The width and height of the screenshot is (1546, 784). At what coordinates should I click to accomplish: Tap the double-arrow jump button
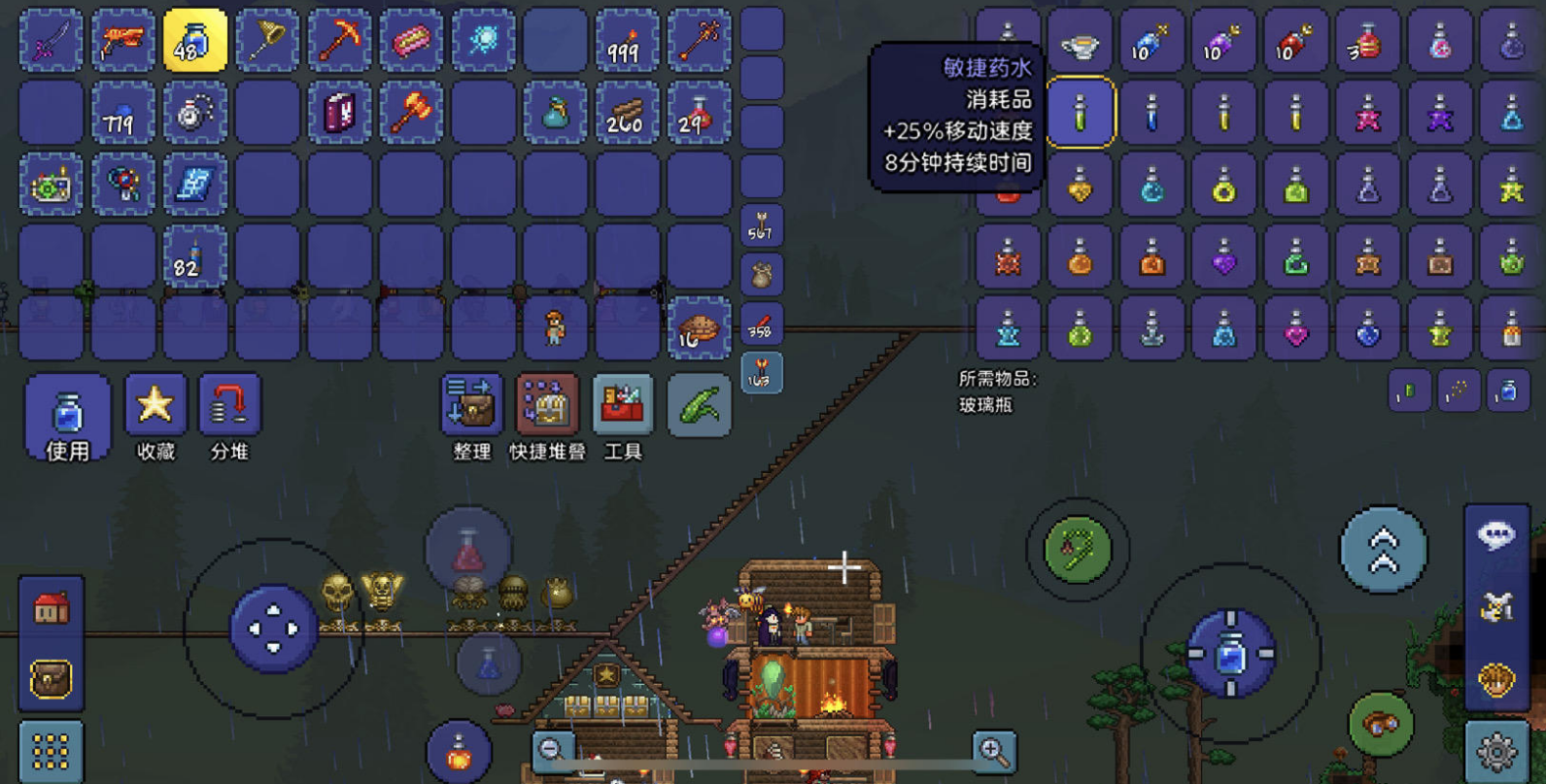(1384, 550)
